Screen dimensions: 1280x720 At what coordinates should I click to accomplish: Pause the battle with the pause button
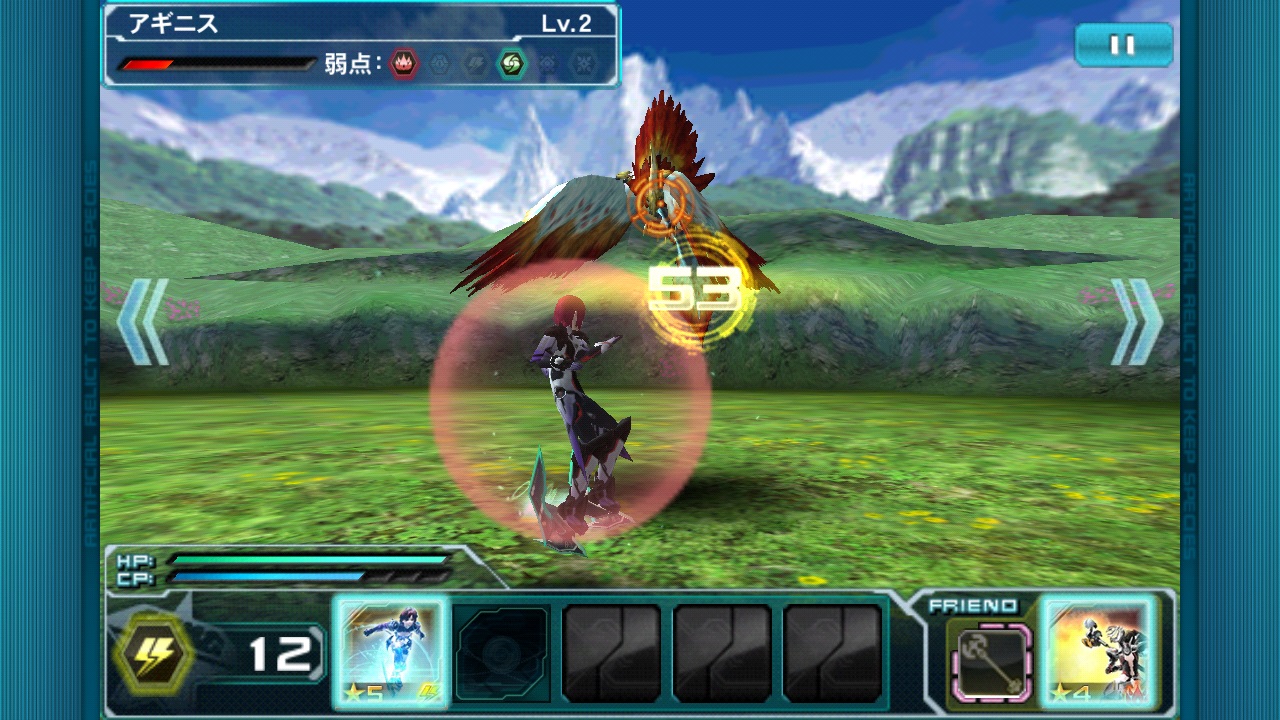coord(1123,45)
